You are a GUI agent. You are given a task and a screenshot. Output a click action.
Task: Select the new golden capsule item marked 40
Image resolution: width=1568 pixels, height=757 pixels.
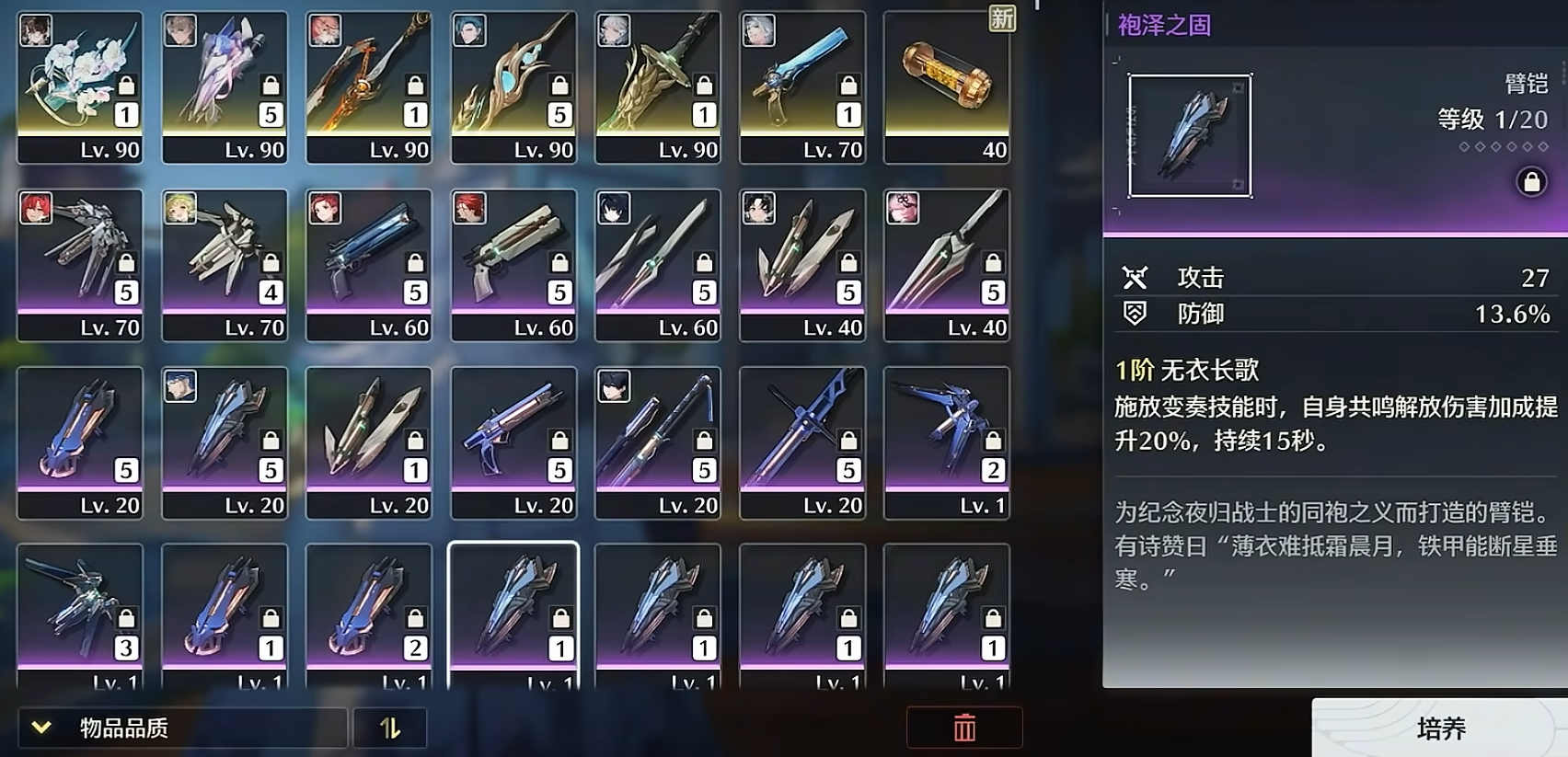947,87
